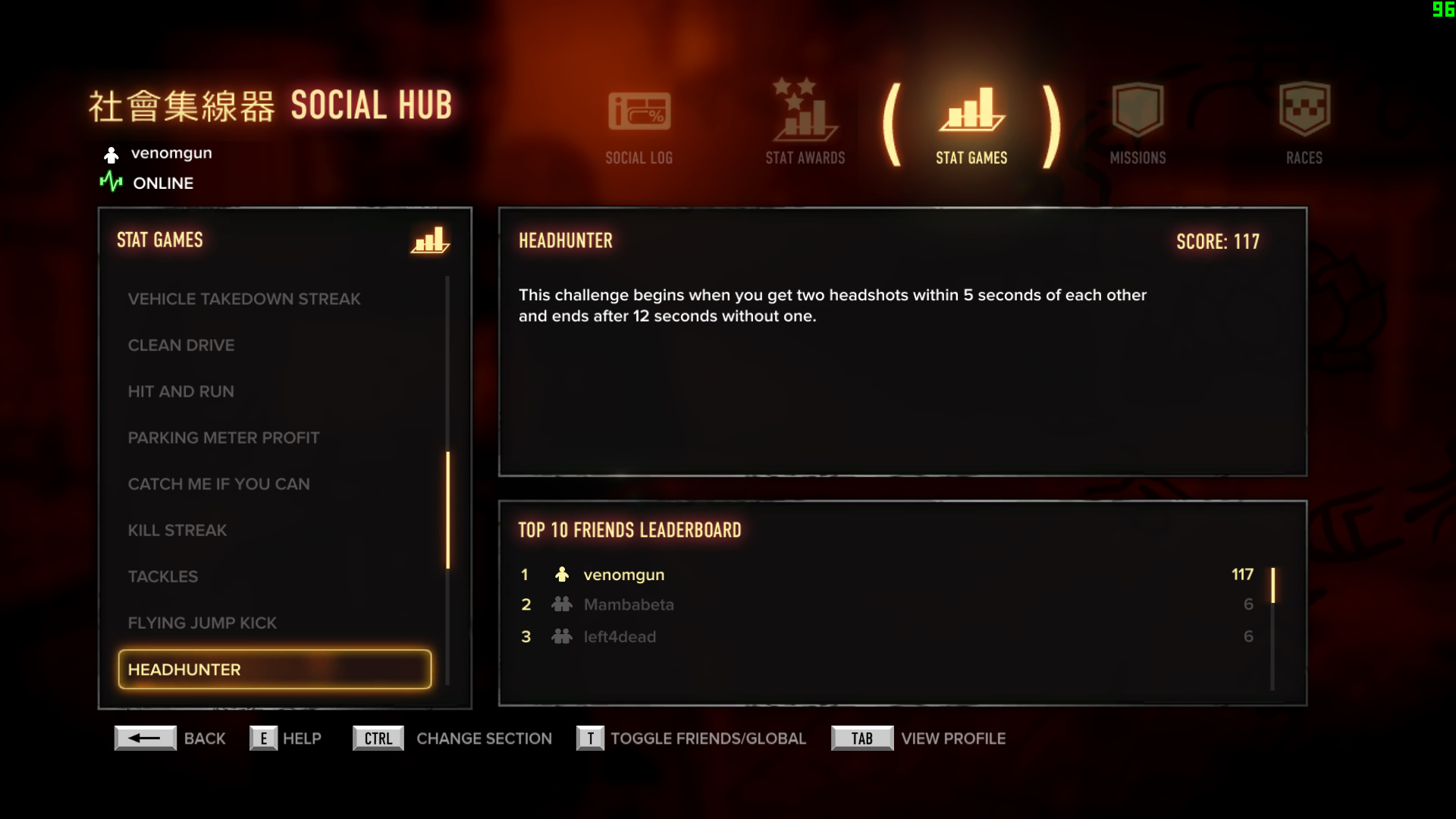The height and width of the screenshot is (819, 1456).
Task: Click the stat games list scrollbar
Action: coord(447,510)
